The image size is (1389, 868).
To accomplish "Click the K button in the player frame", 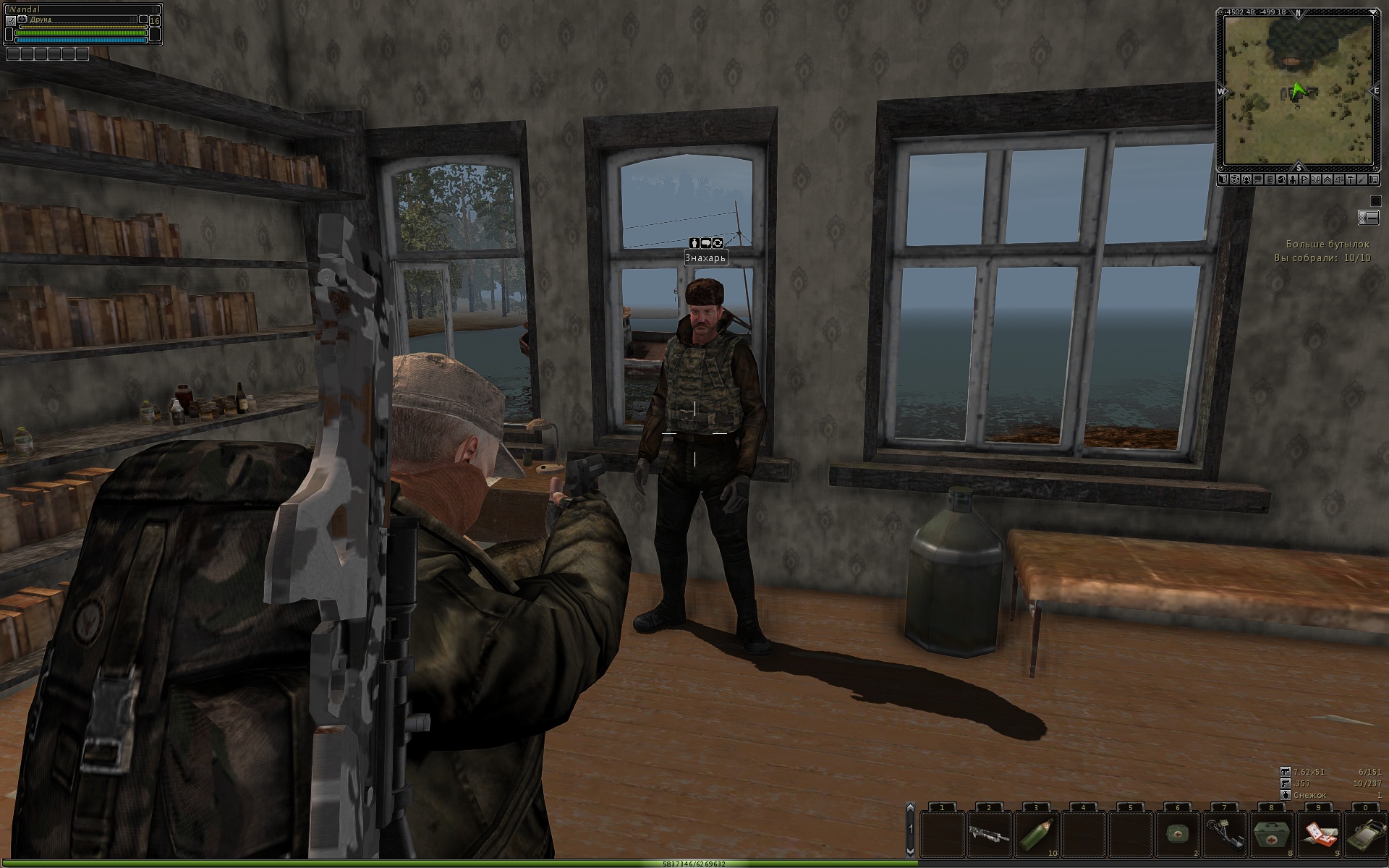I will [x=10, y=21].
